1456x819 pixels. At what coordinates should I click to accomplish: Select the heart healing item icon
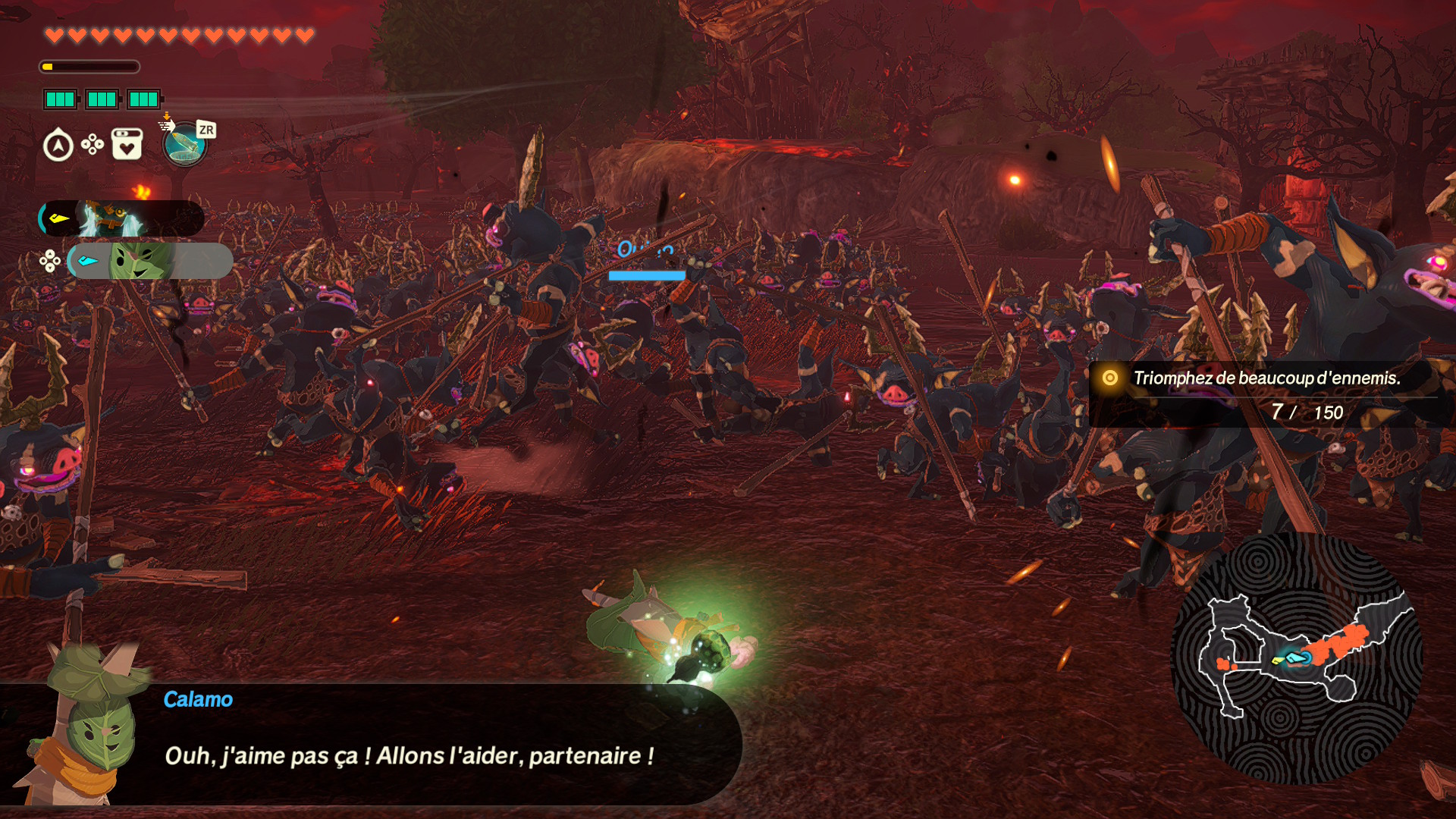point(127,144)
